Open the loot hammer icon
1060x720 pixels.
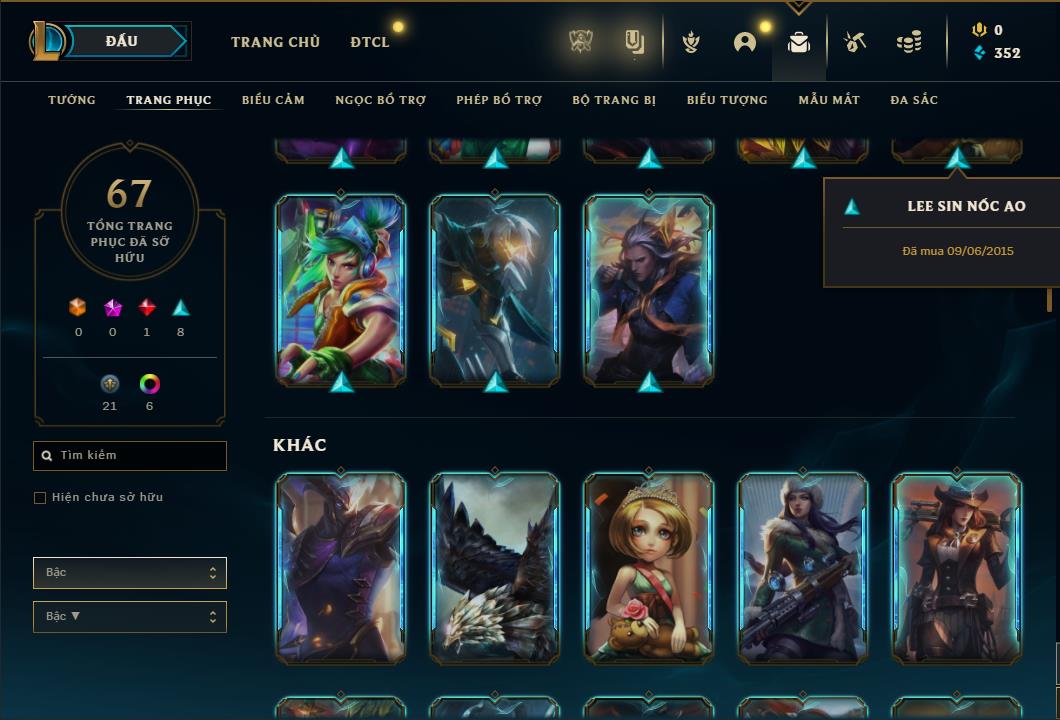(853, 42)
